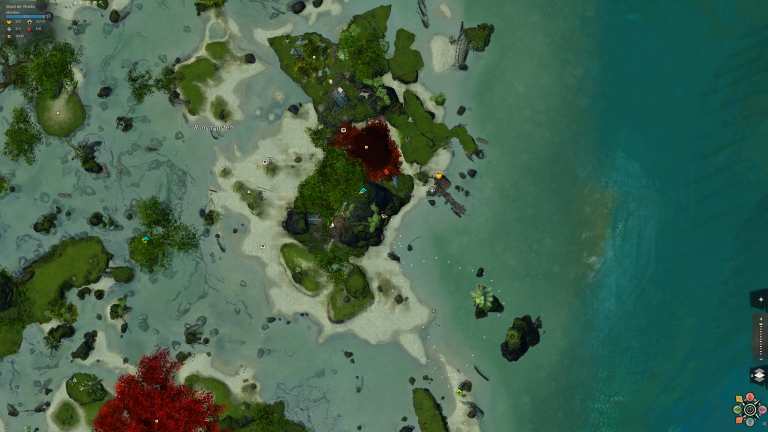The width and height of the screenshot is (768, 432).
Task: Select the blue petal on the compass wheel
Action: tap(749, 420)
